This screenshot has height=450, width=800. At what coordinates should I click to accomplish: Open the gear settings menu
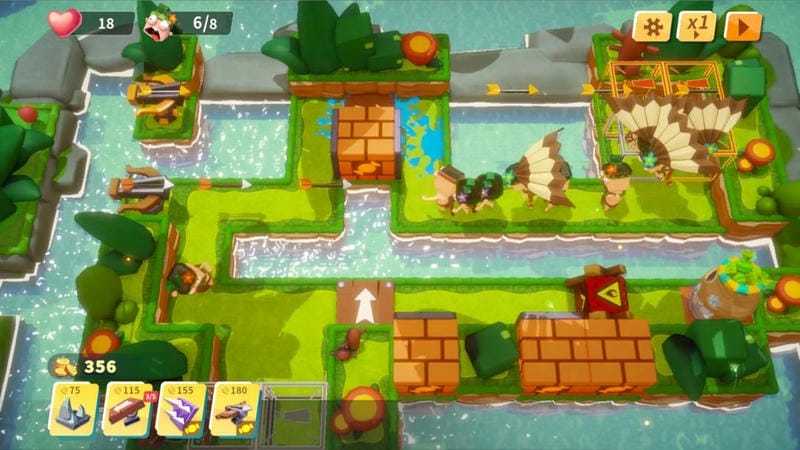pos(651,26)
